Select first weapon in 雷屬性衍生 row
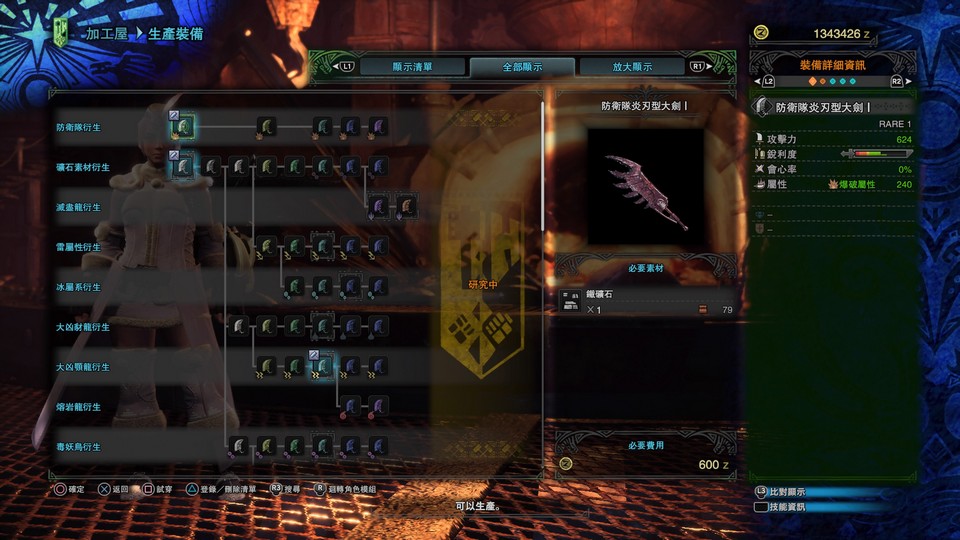 [x=267, y=247]
